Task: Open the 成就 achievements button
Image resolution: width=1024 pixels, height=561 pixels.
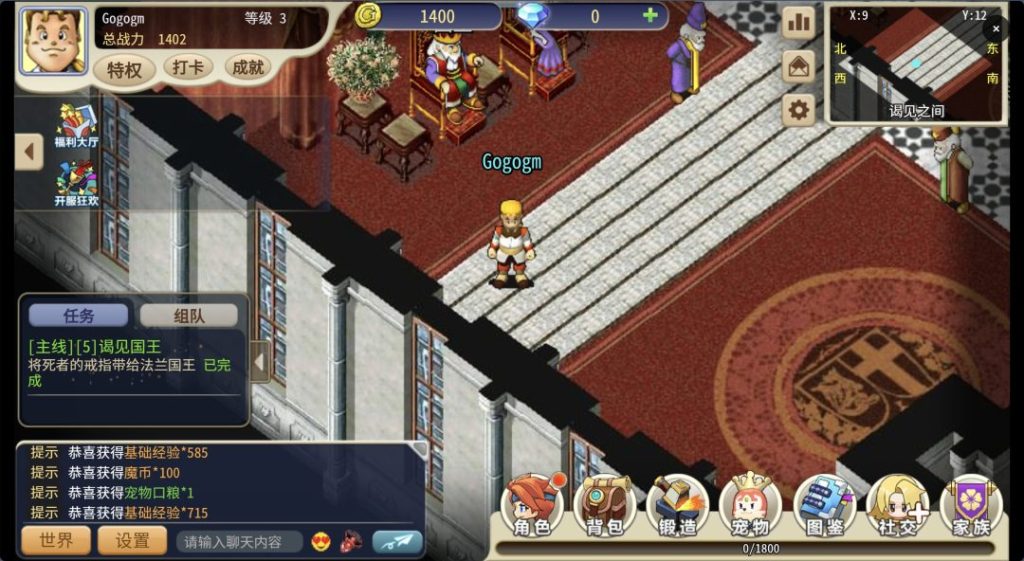Action: point(247,68)
